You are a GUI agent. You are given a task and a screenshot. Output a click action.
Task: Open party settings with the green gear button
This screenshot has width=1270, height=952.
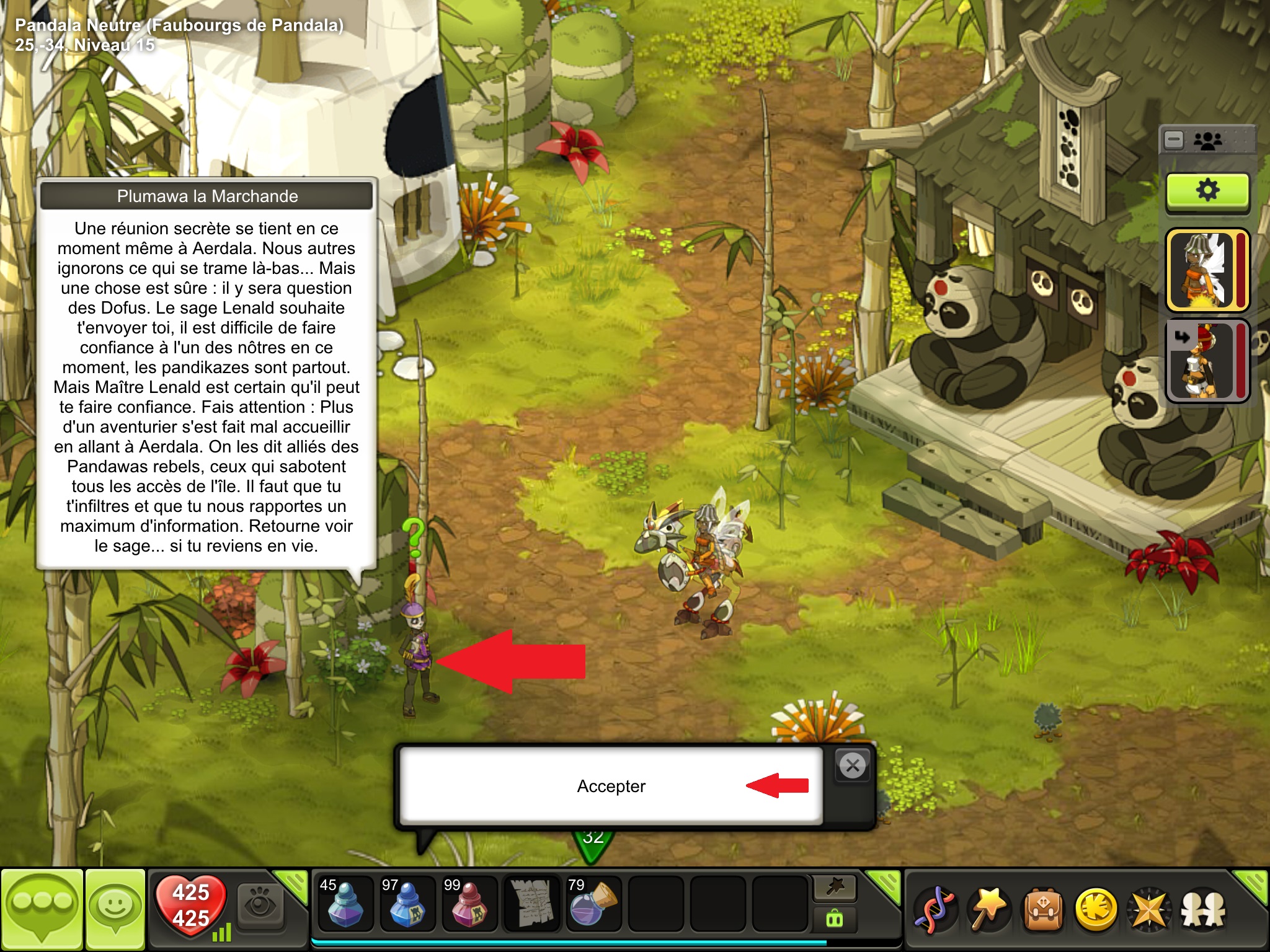(x=1207, y=191)
